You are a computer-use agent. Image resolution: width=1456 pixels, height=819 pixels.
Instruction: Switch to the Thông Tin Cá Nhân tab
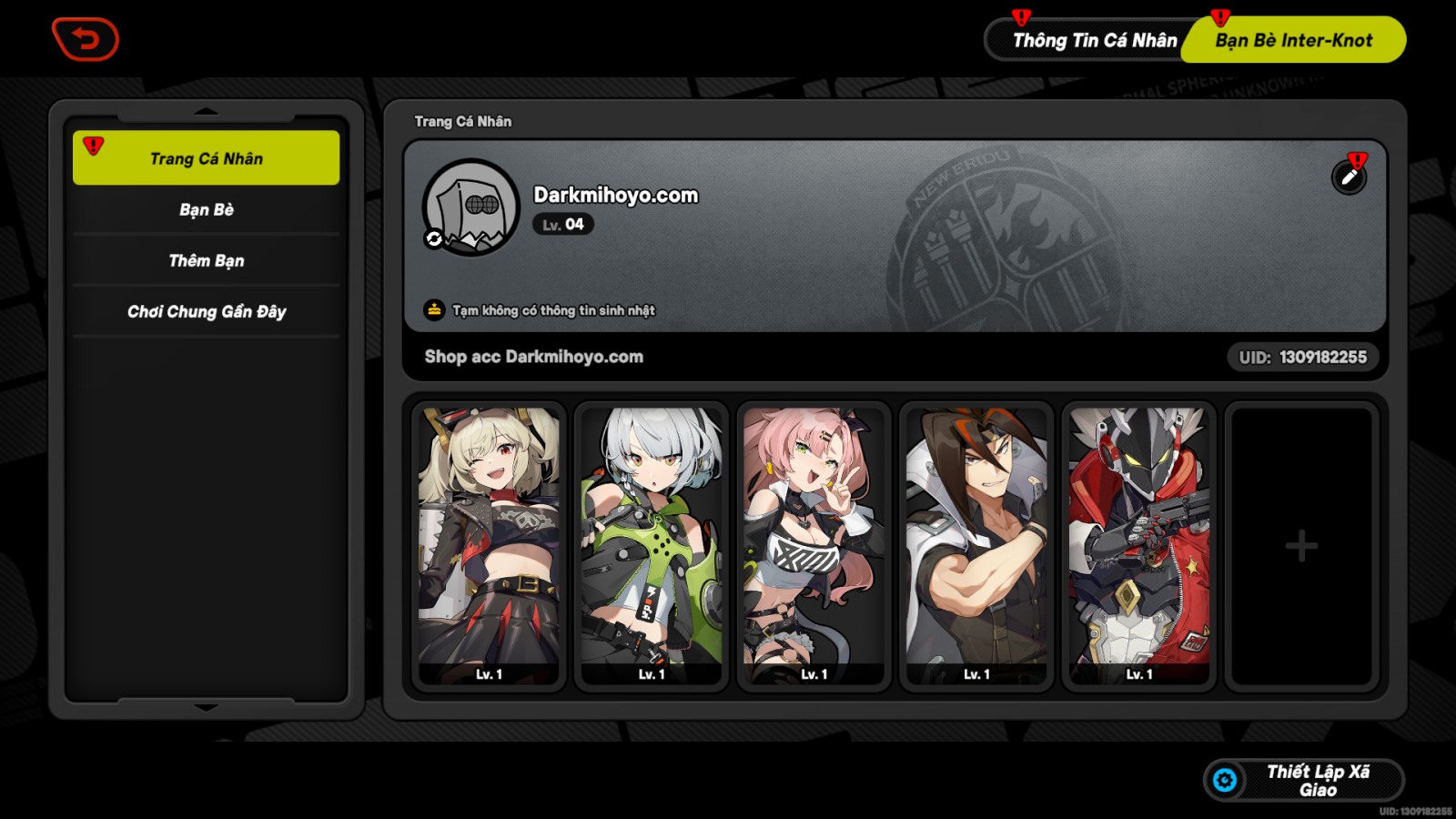(x=1095, y=40)
